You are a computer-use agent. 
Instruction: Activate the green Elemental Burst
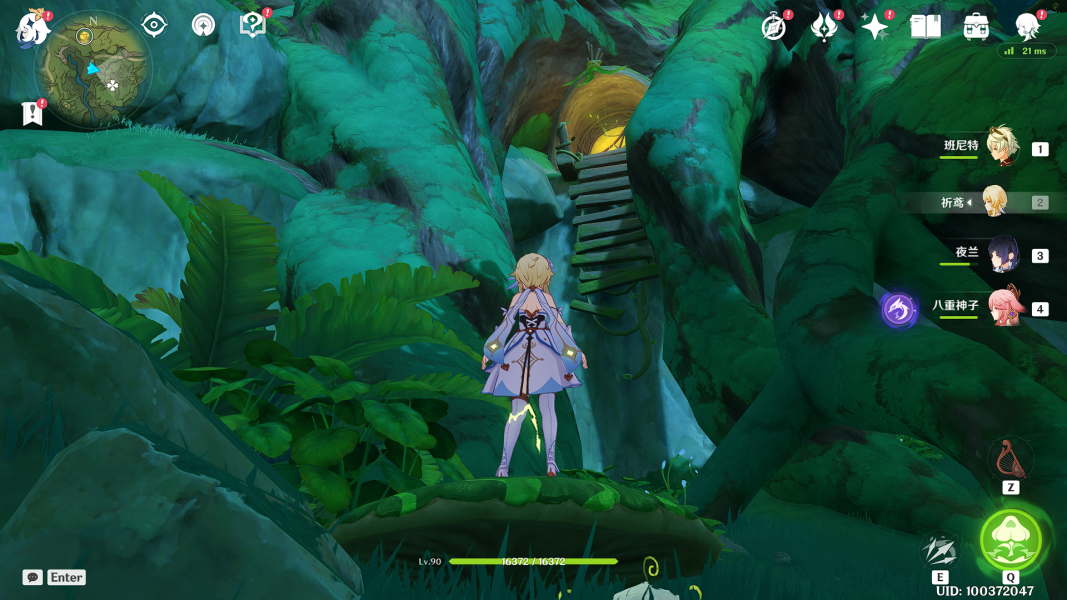(x=1011, y=540)
